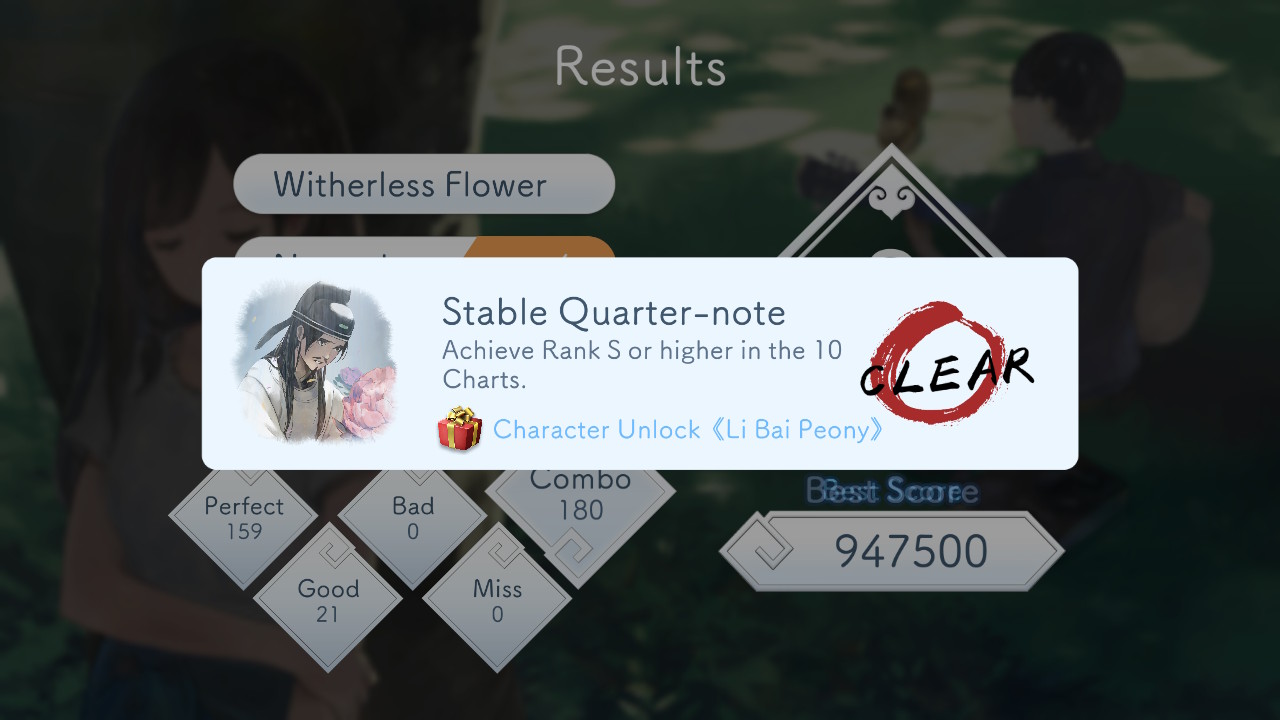The height and width of the screenshot is (720, 1280).
Task: Select the achievement description text
Action: (640, 365)
